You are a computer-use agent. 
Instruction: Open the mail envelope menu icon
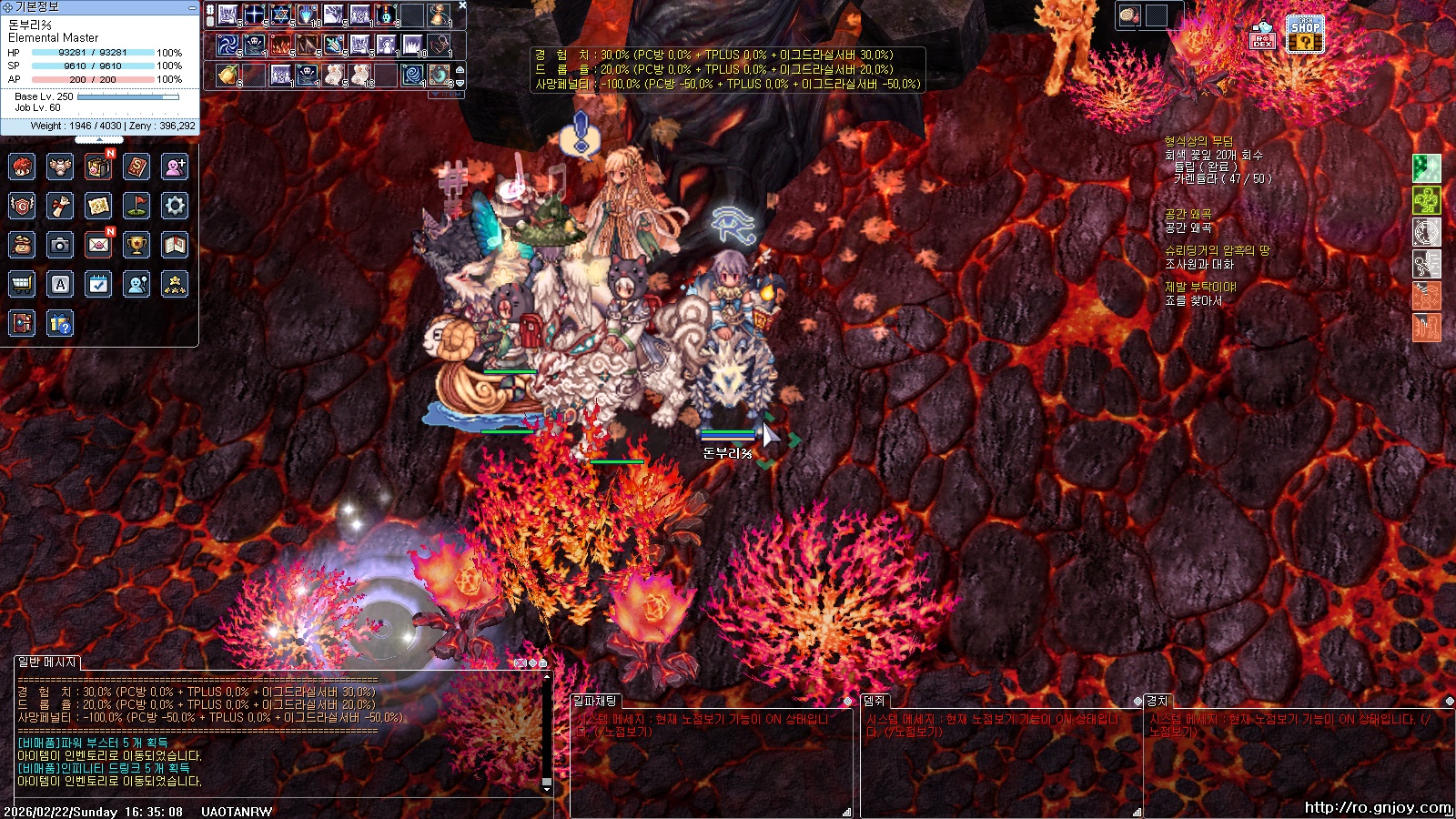tap(98, 245)
